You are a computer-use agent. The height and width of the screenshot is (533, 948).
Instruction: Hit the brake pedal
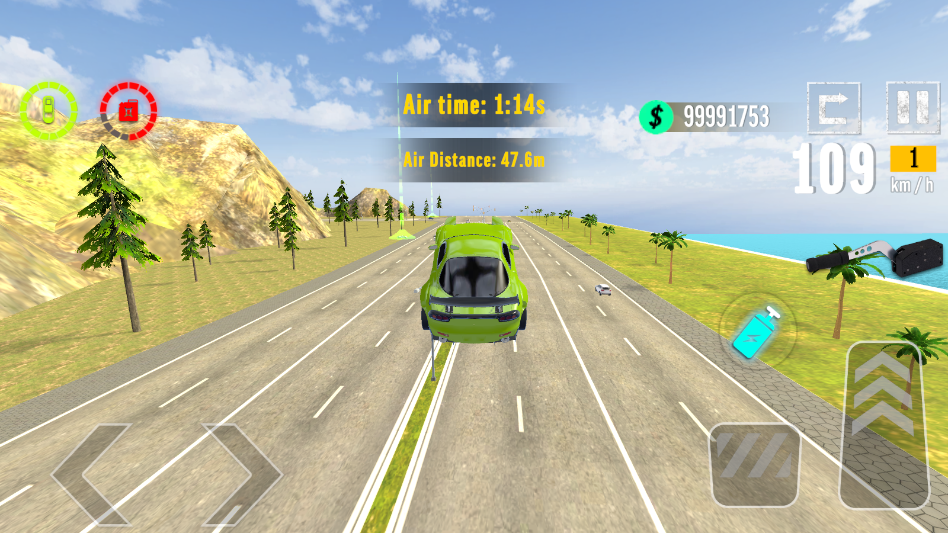pos(755,465)
